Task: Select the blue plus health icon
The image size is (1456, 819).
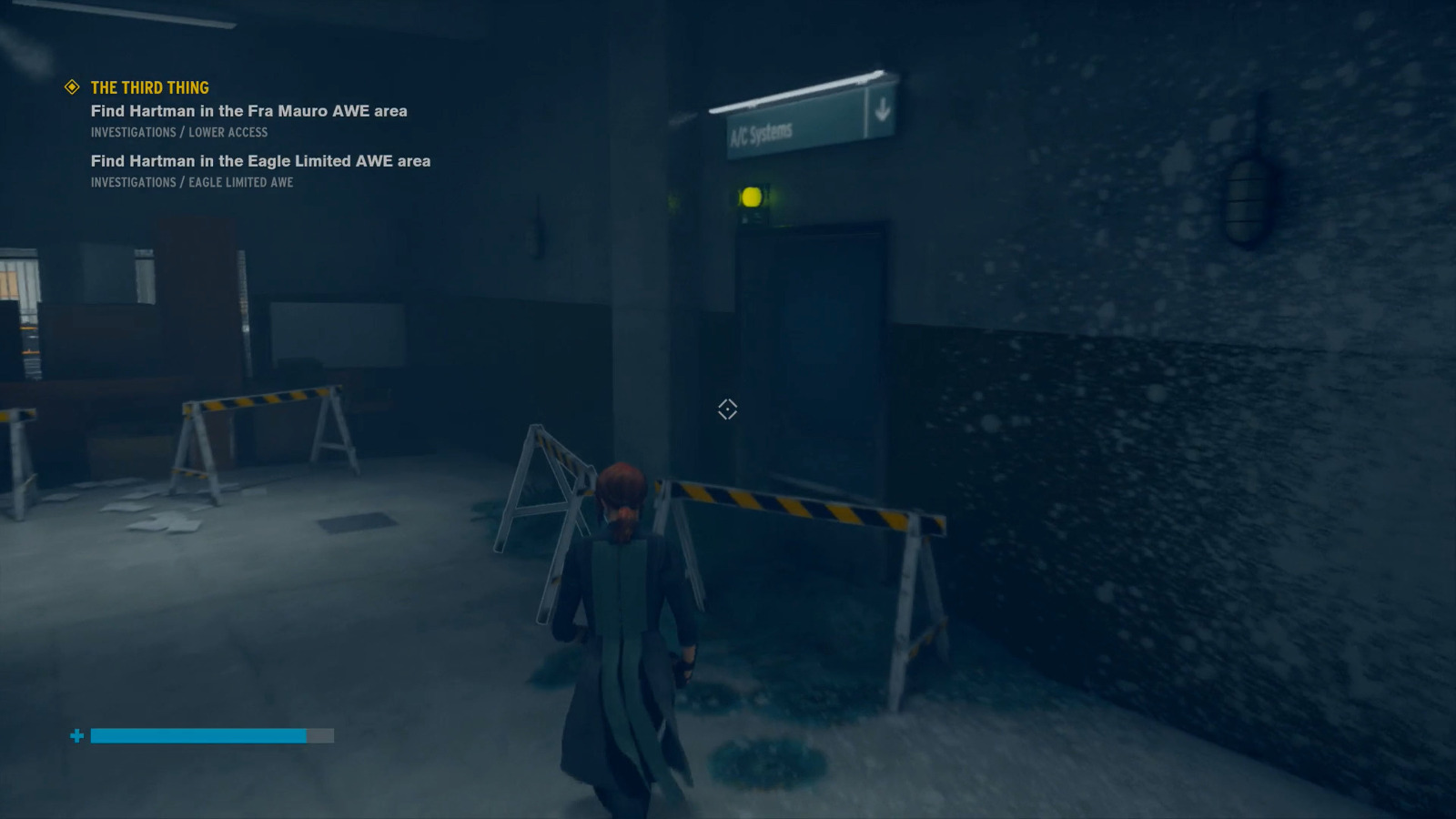Action: click(76, 734)
